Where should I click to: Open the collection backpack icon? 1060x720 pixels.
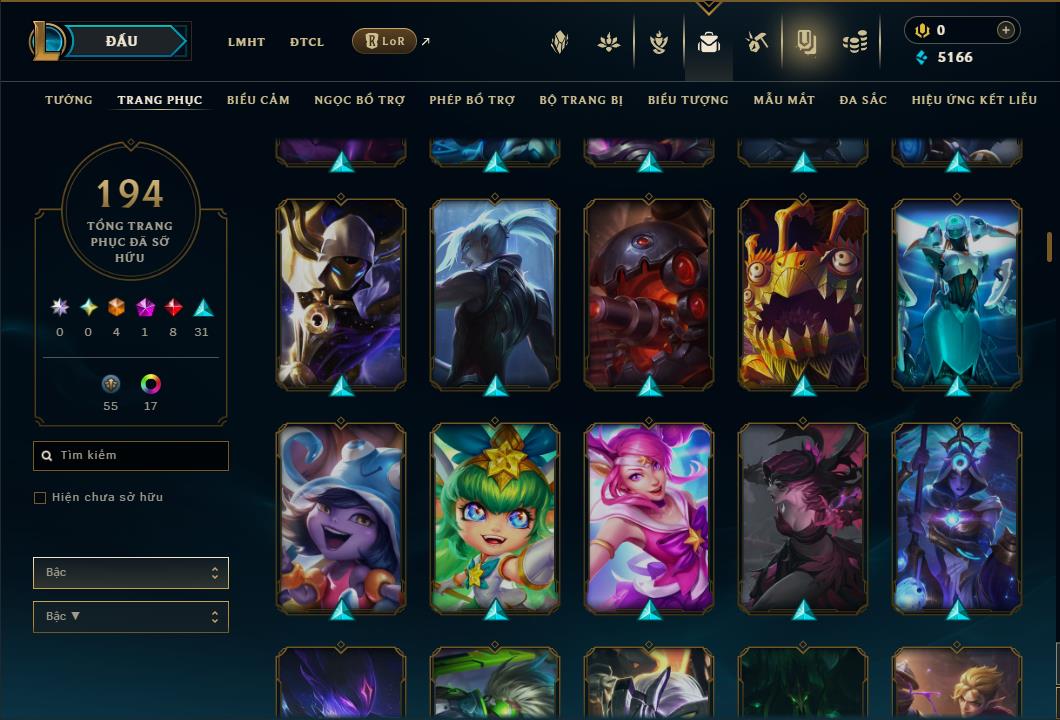coord(709,43)
